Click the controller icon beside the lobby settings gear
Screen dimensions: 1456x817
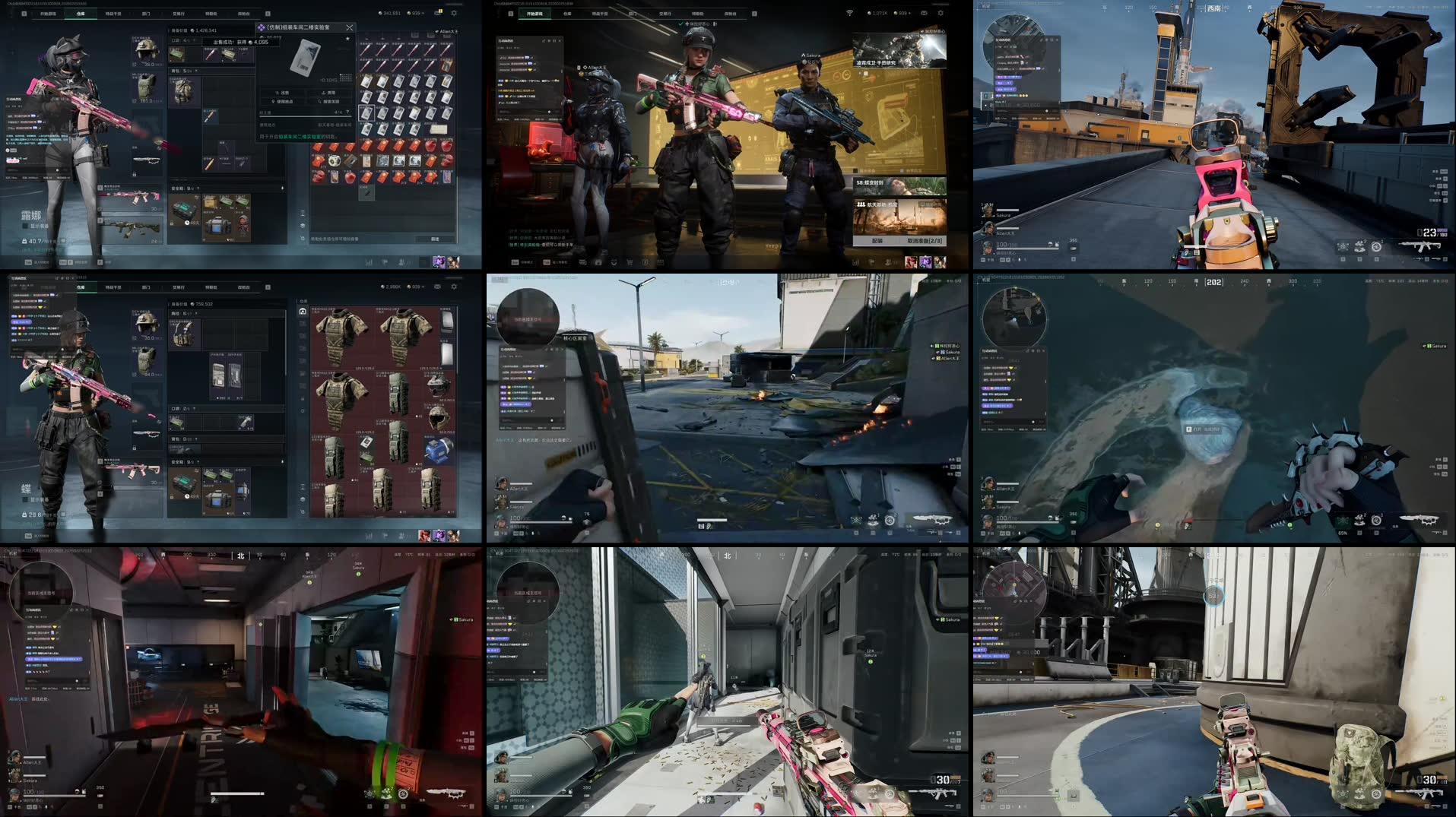tap(925, 13)
